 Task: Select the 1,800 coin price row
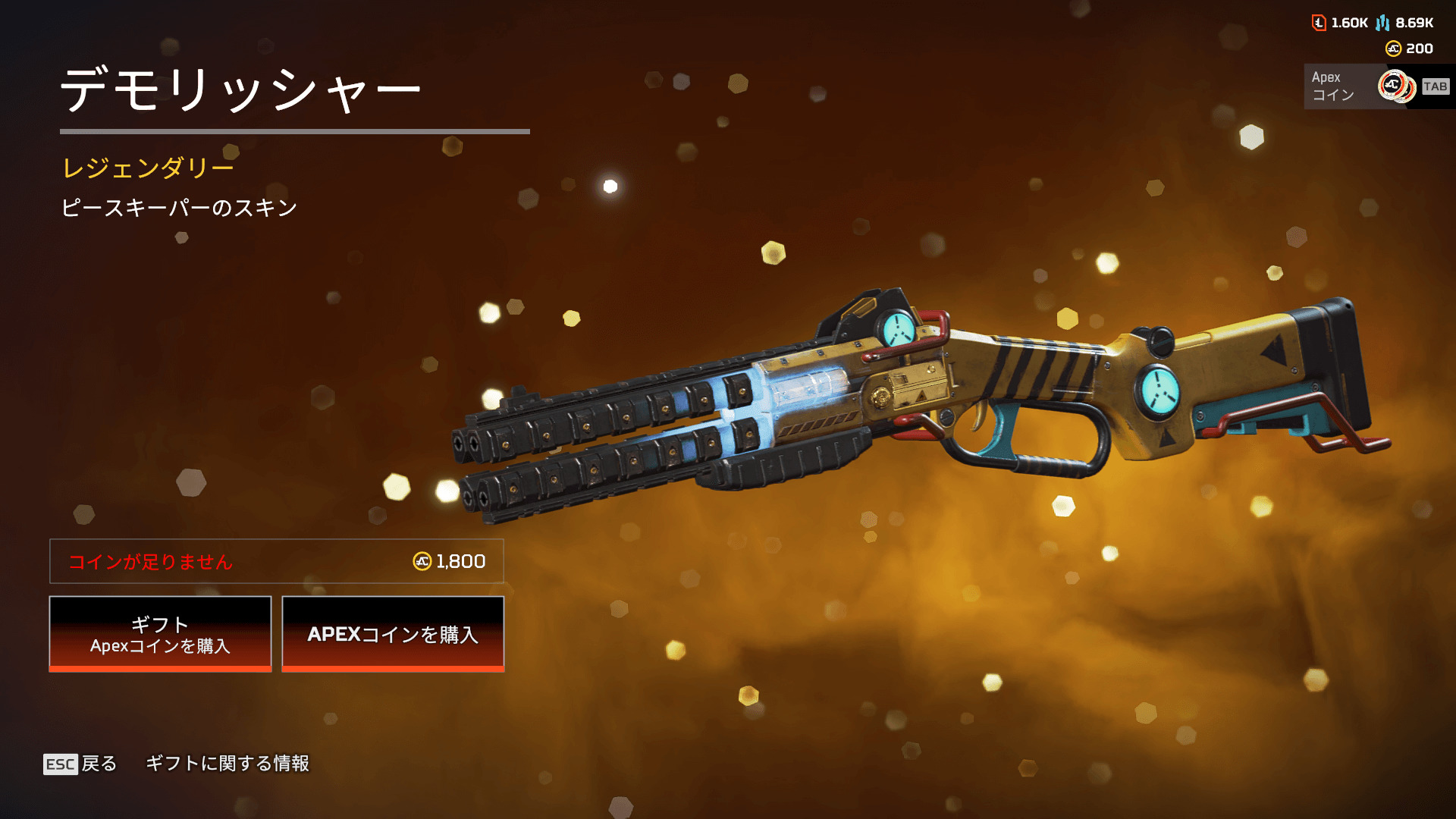tap(277, 561)
